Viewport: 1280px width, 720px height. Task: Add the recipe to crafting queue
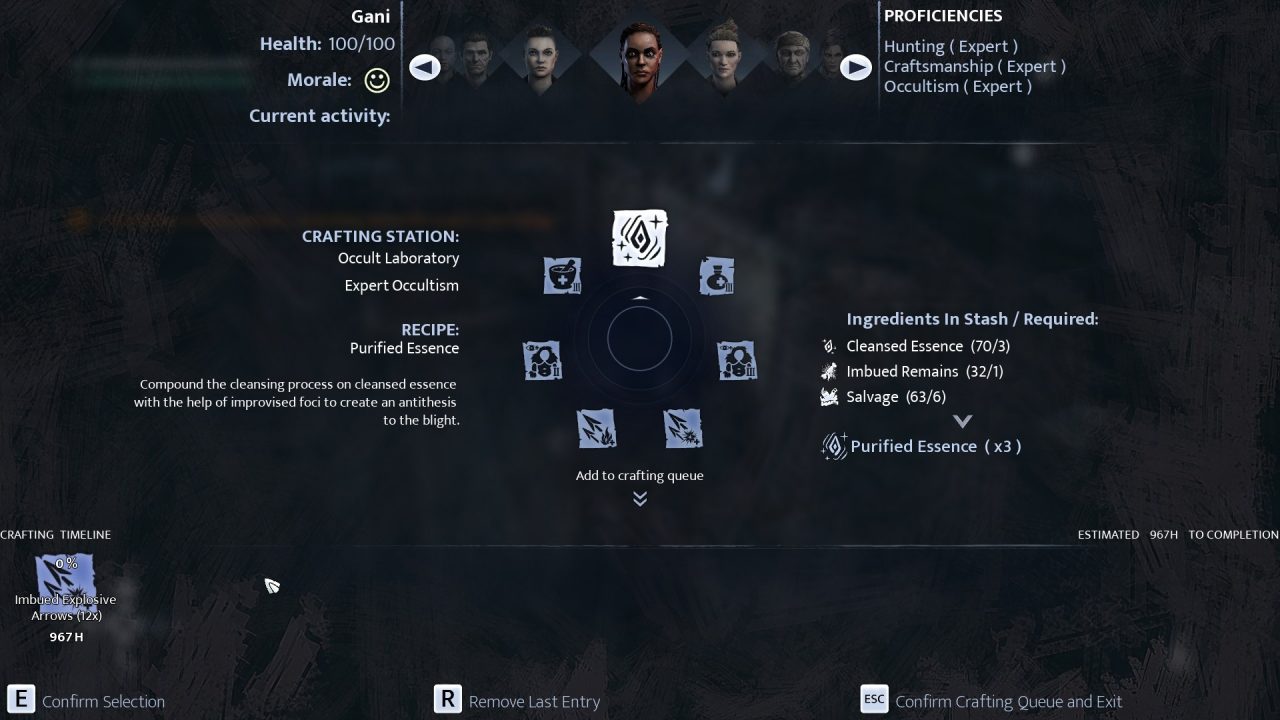(x=639, y=476)
